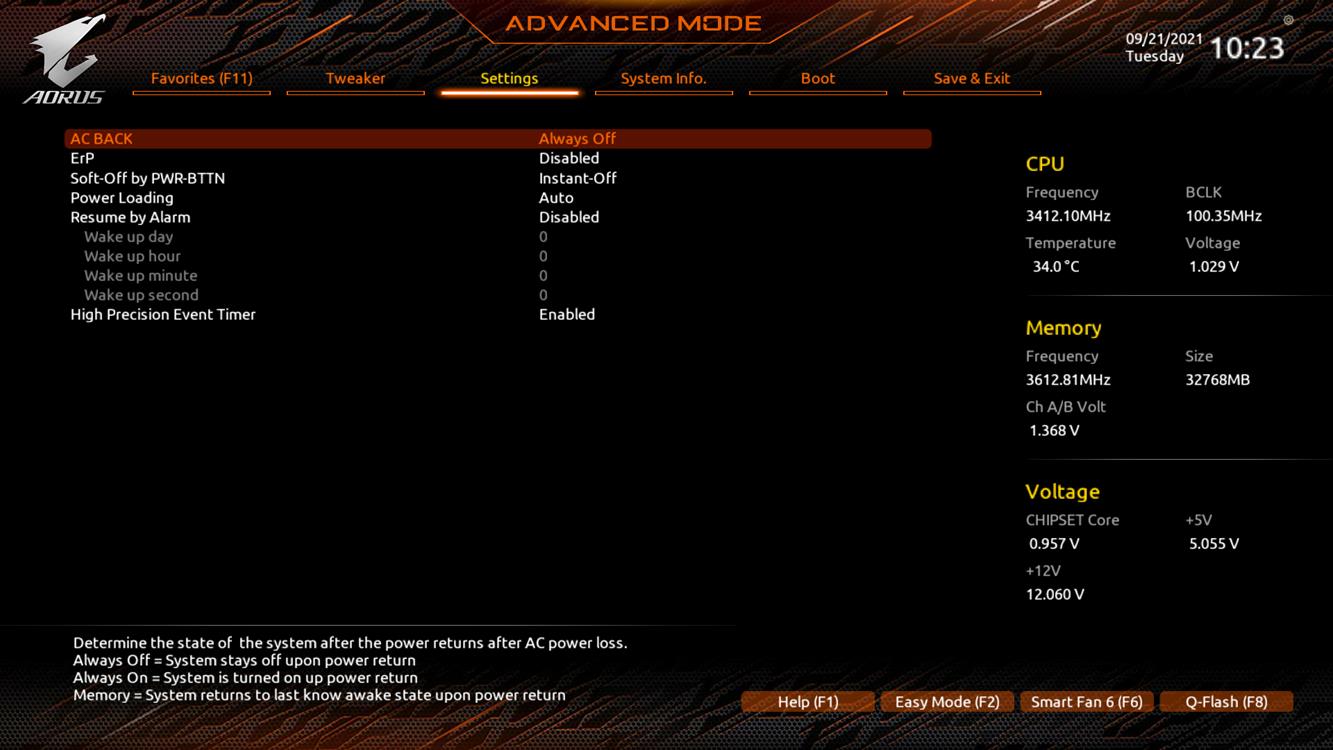
Task: Switch to Easy Mode (F2)
Action: 947,702
